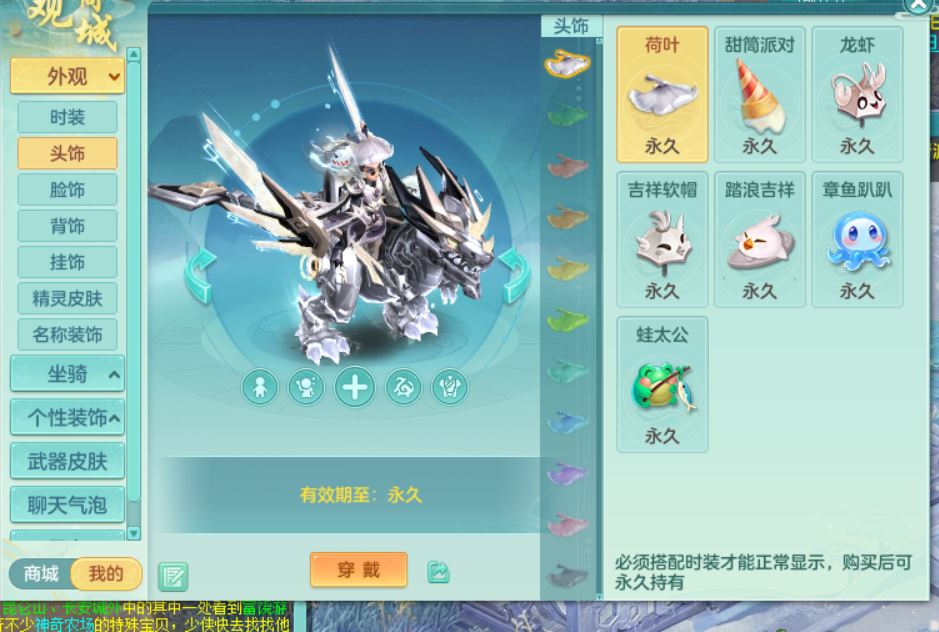Open the 精灵皮肤 spirit skin category
939x632 pixels.
pos(67,298)
